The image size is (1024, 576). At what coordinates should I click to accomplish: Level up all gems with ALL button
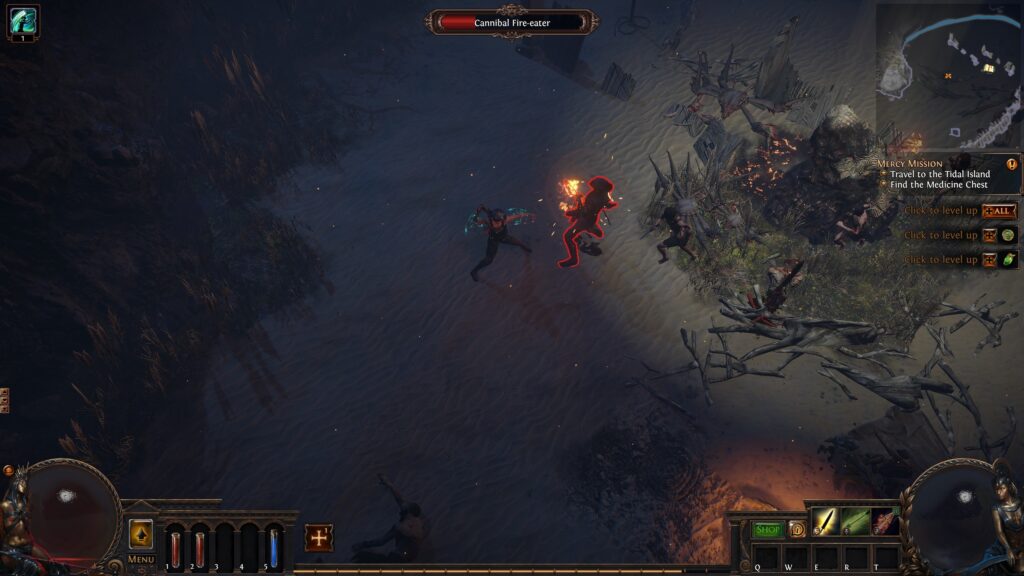tap(998, 211)
